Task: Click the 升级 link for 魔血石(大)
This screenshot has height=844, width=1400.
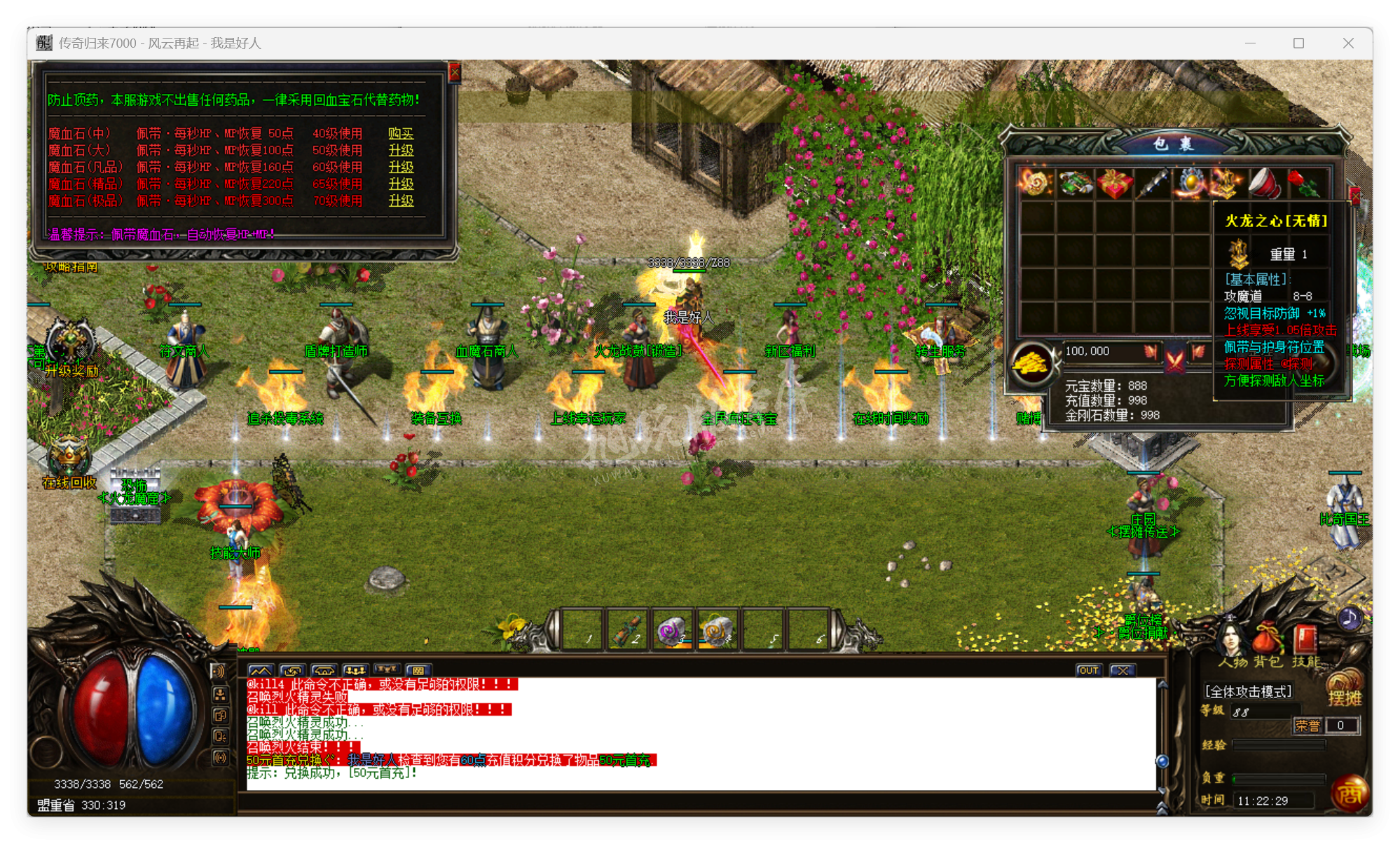Action: tap(400, 150)
